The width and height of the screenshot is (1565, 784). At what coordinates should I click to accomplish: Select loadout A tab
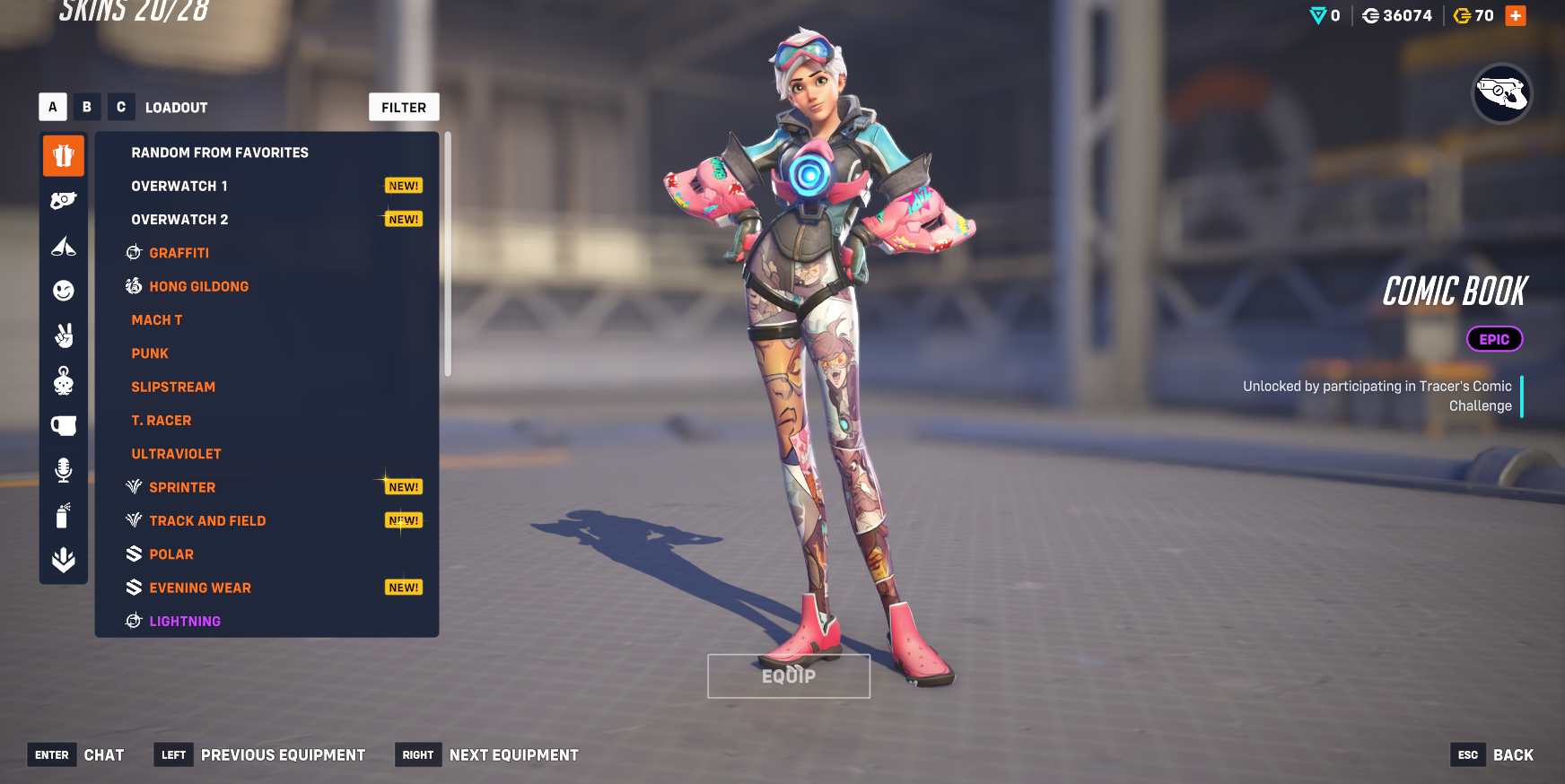(x=53, y=107)
